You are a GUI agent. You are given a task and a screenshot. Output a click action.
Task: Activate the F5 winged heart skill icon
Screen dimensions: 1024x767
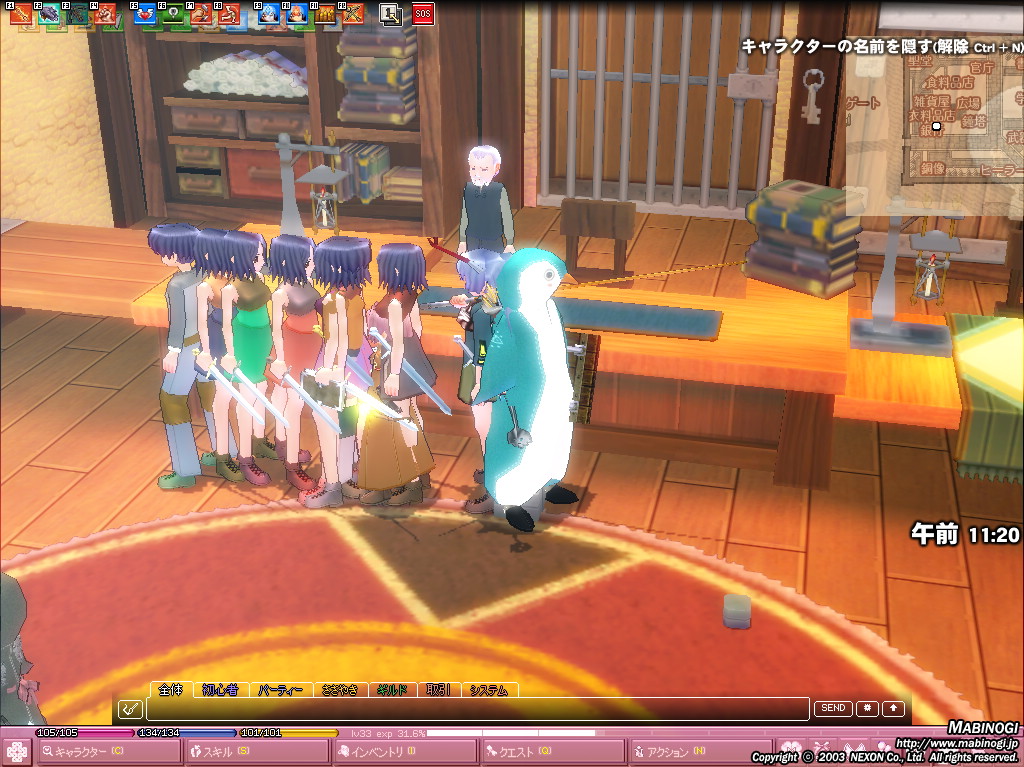point(145,14)
